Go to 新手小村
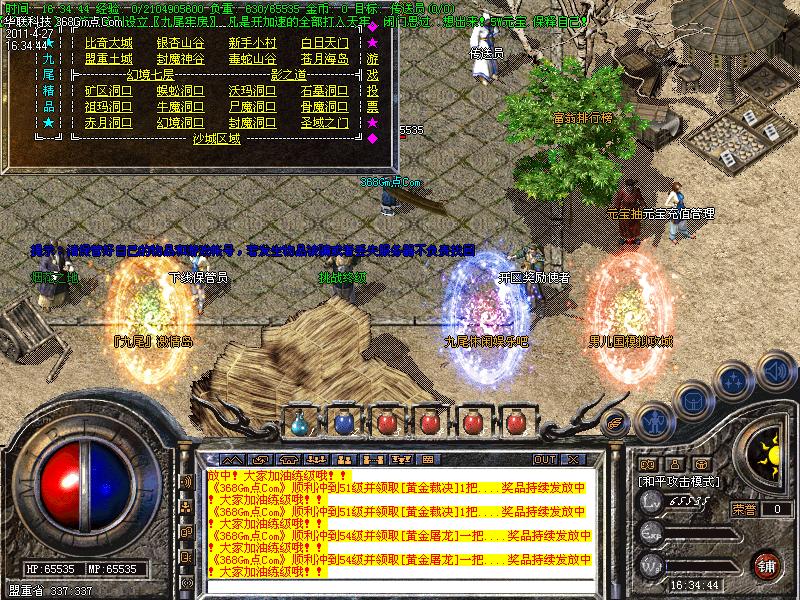The height and width of the screenshot is (600, 800). [252, 43]
